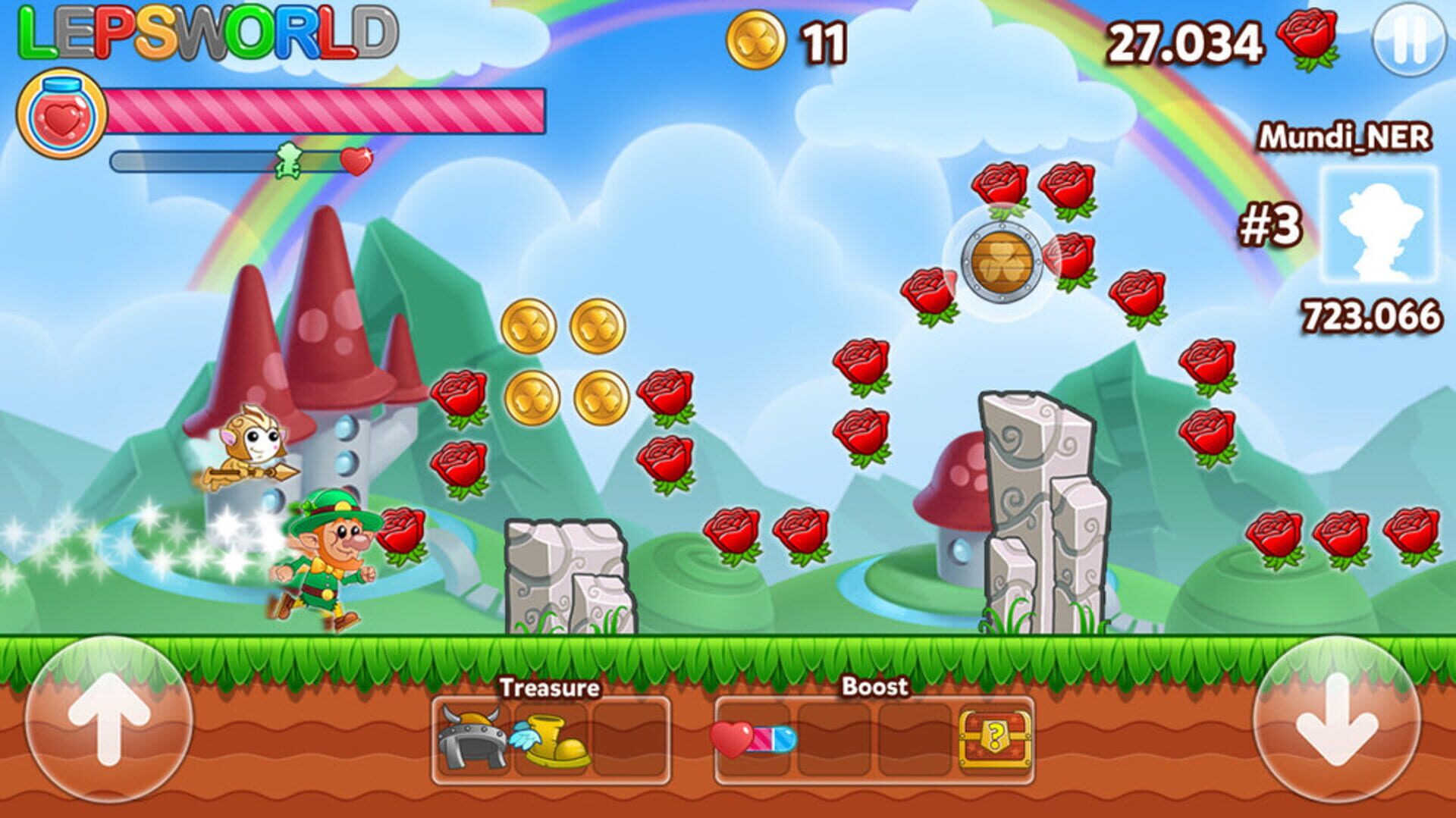Tap the shielded clover coin bubble
The width and height of the screenshot is (1456, 818).
1001,262
